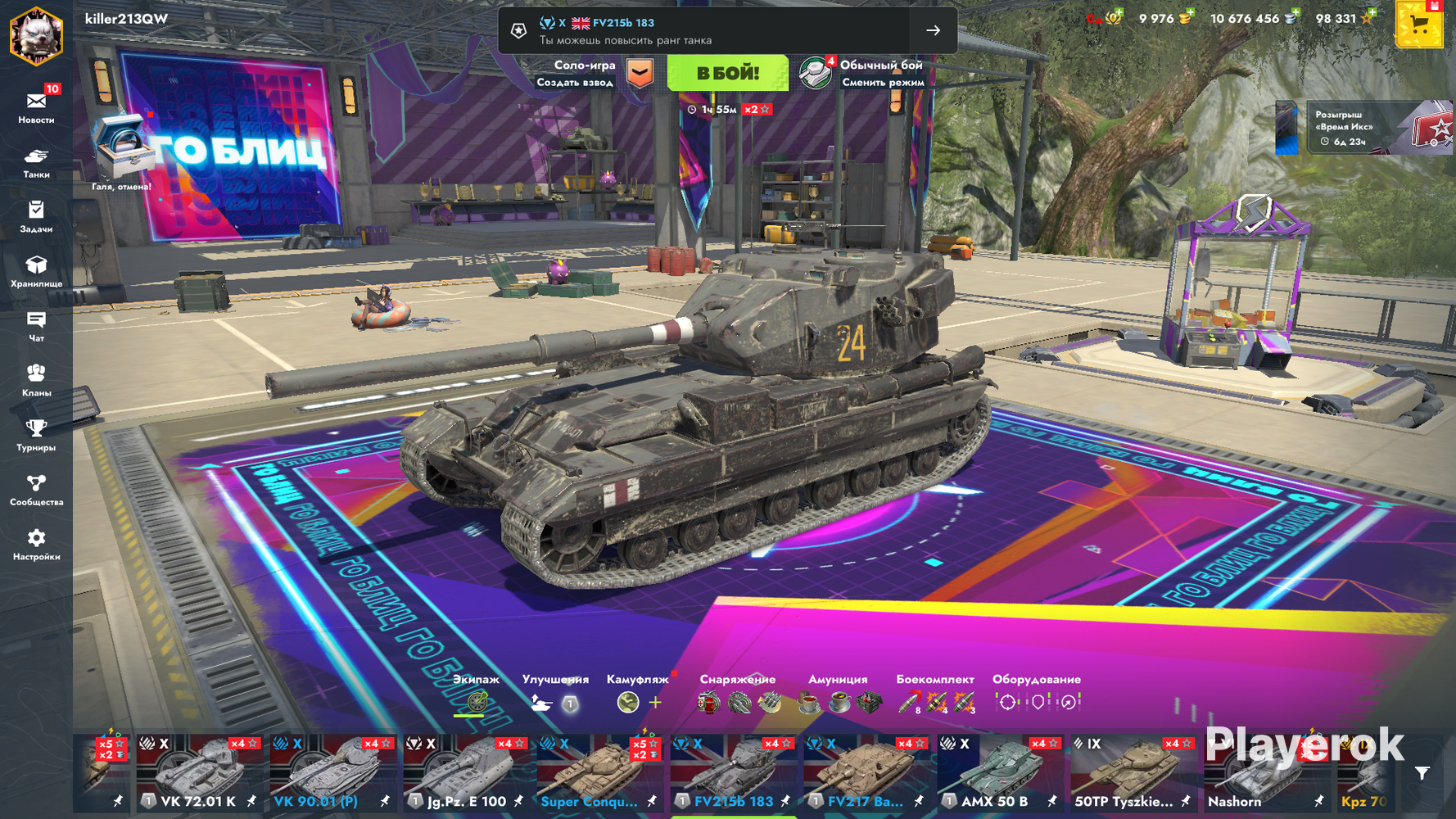The image size is (1456, 819).
Task: Open the Задачи missions menu
Action: tap(36, 216)
